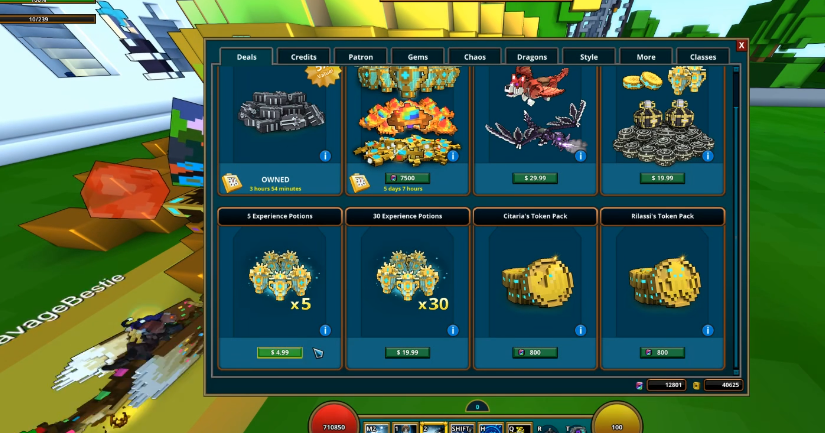825x433 pixels.
Task: Switch to the More tab
Action: coord(646,57)
